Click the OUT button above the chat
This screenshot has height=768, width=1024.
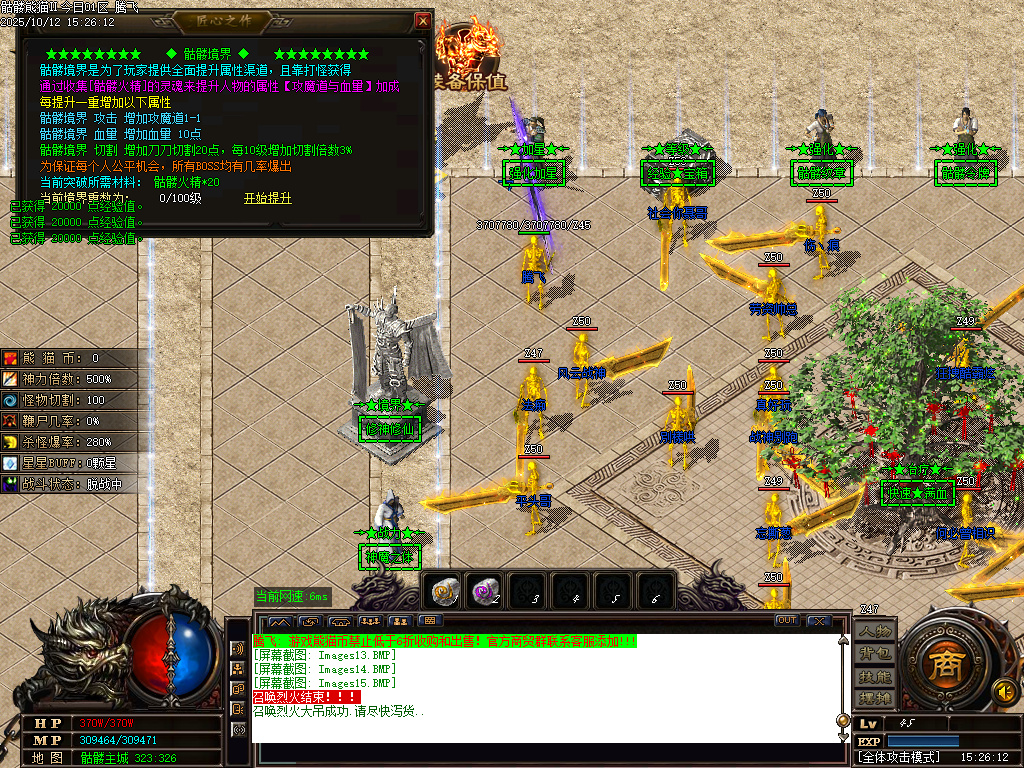(787, 621)
